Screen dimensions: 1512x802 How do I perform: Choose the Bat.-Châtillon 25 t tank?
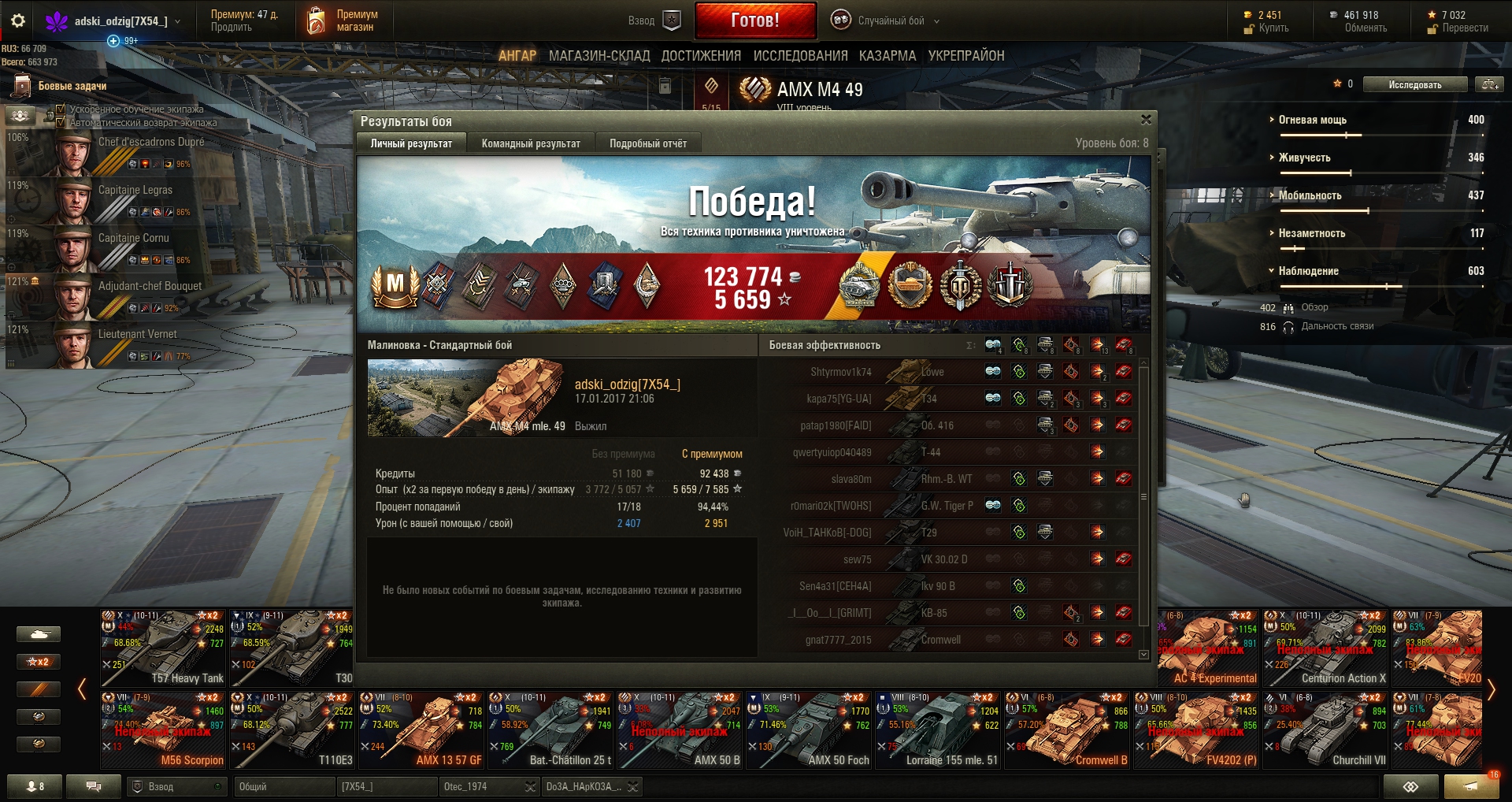[x=550, y=730]
